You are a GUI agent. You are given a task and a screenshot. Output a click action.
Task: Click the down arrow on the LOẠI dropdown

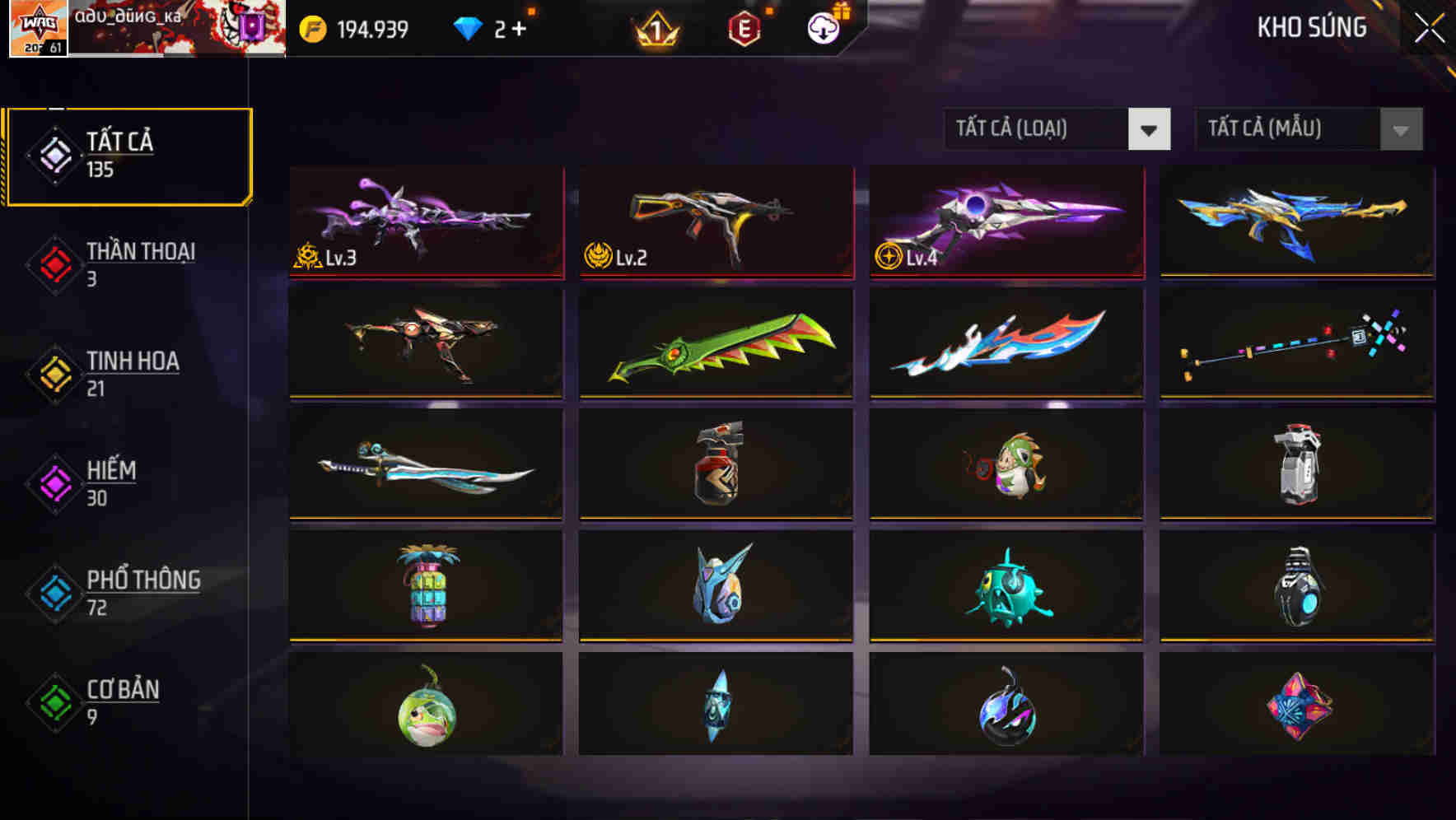(1150, 129)
